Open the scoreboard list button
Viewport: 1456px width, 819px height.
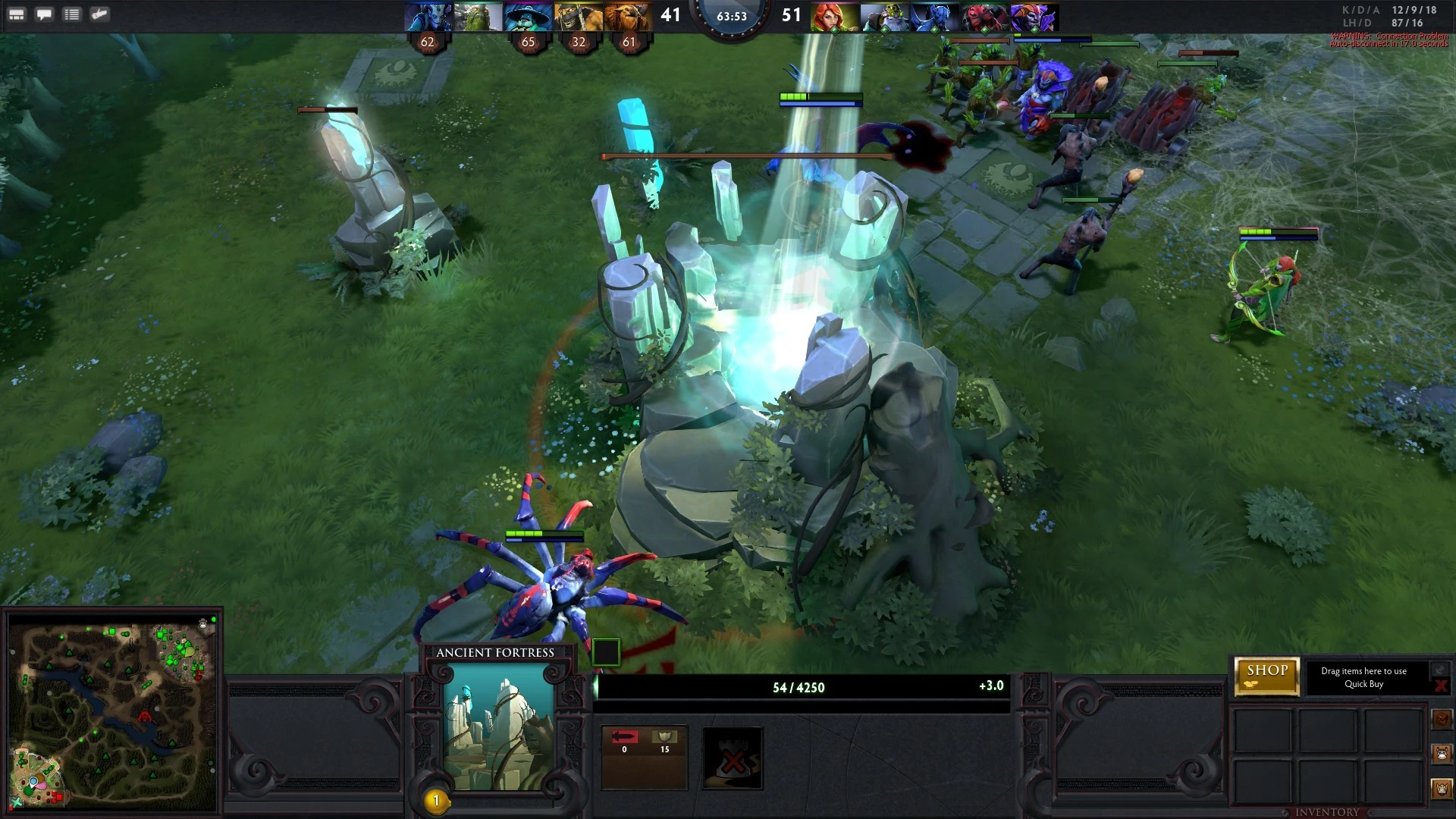click(72, 14)
